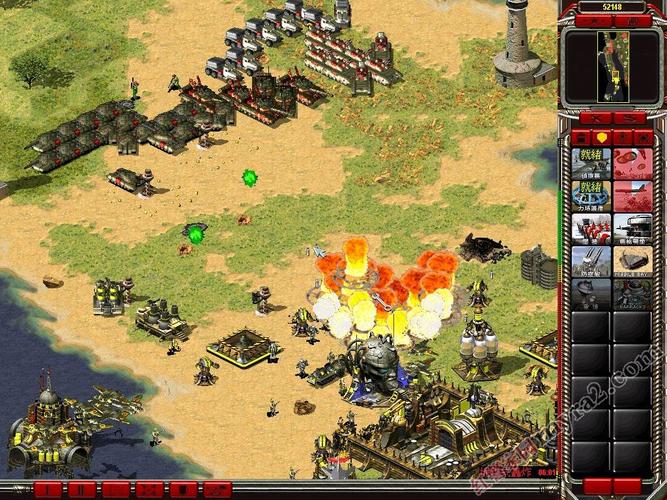This screenshot has height=500, width=667.
Task: Build the flak cannon defense
Action: click(590, 260)
